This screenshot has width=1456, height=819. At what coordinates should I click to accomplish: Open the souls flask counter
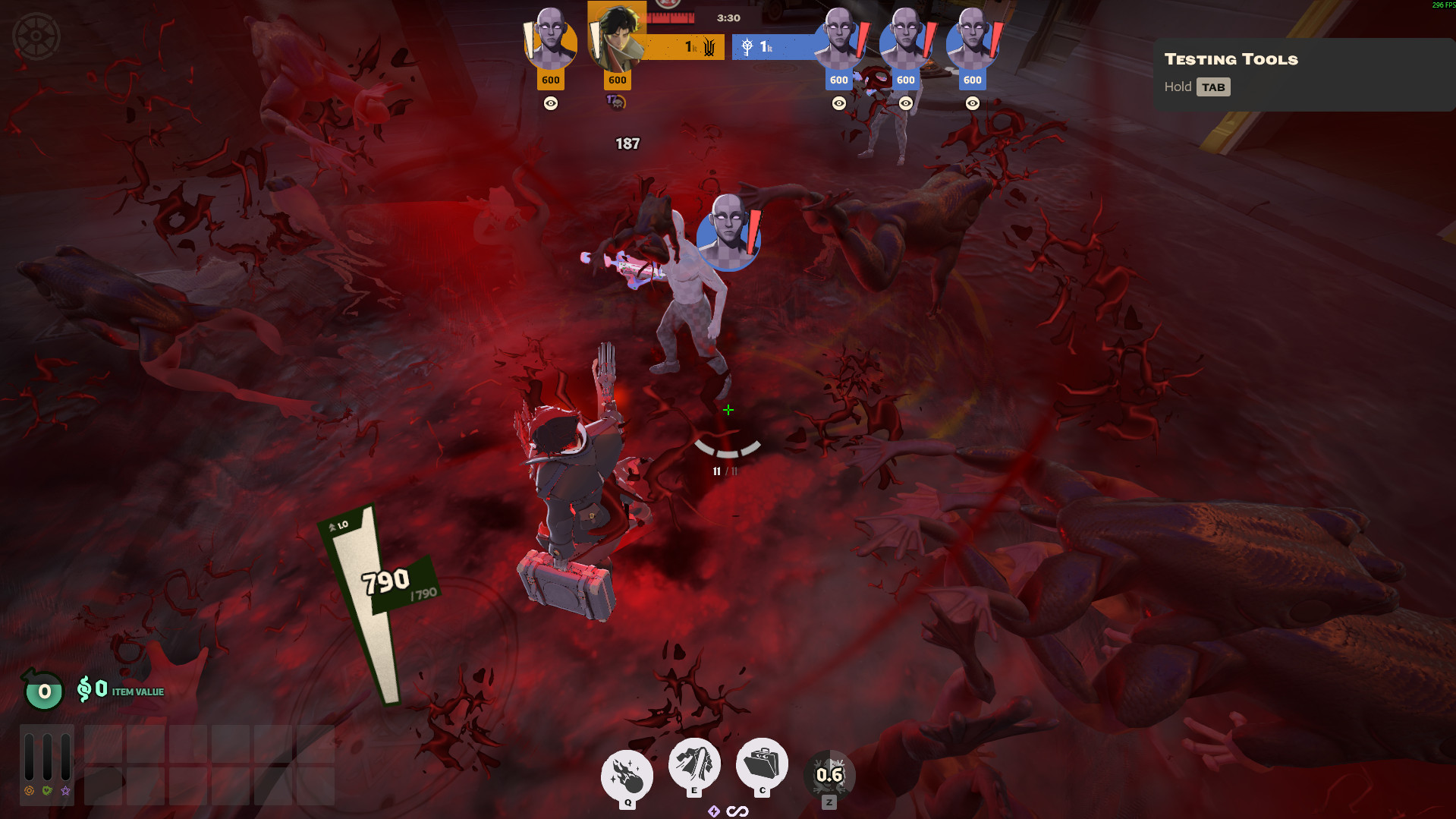44,691
